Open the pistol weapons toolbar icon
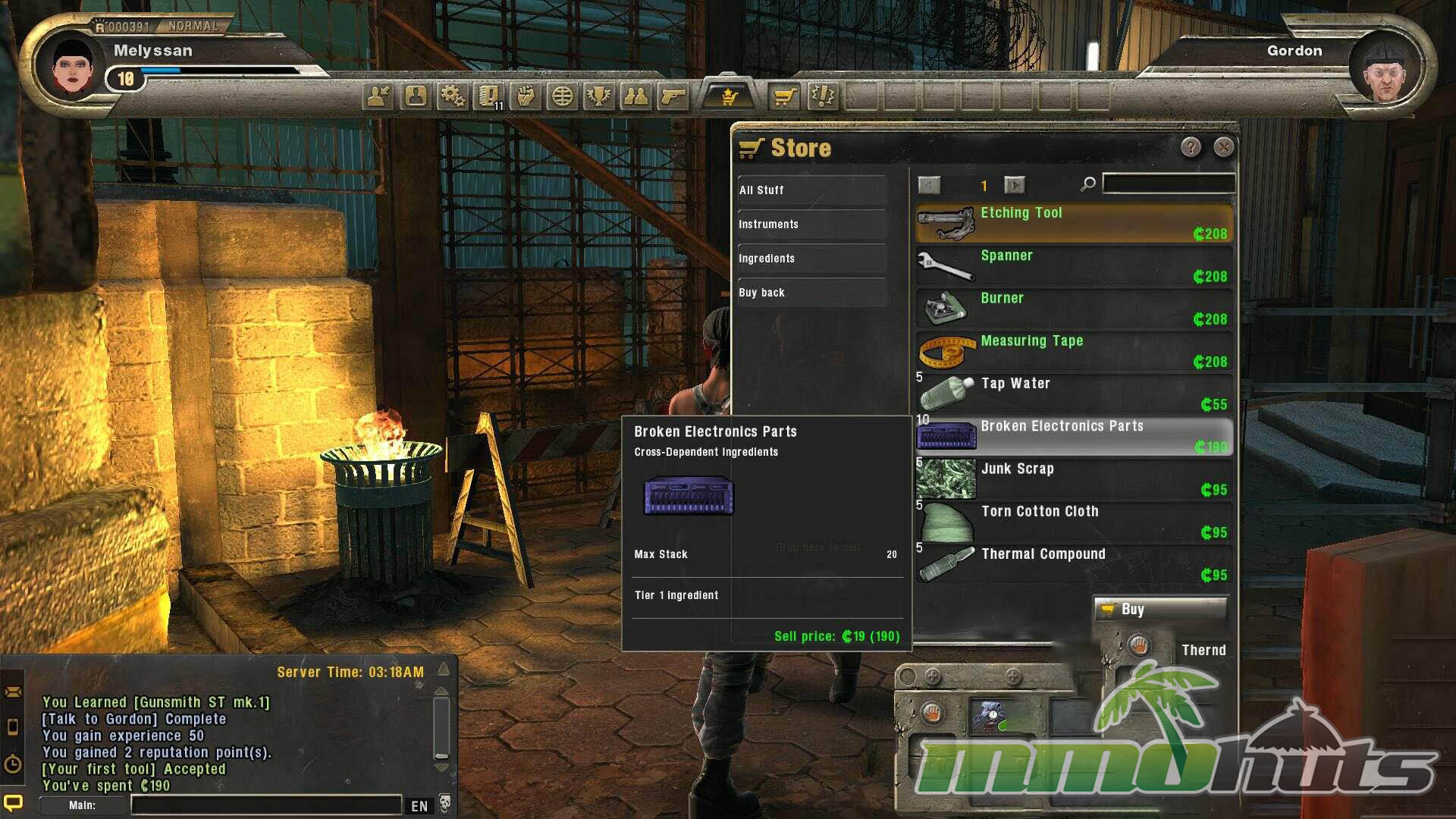1456x819 pixels. coord(673,96)
